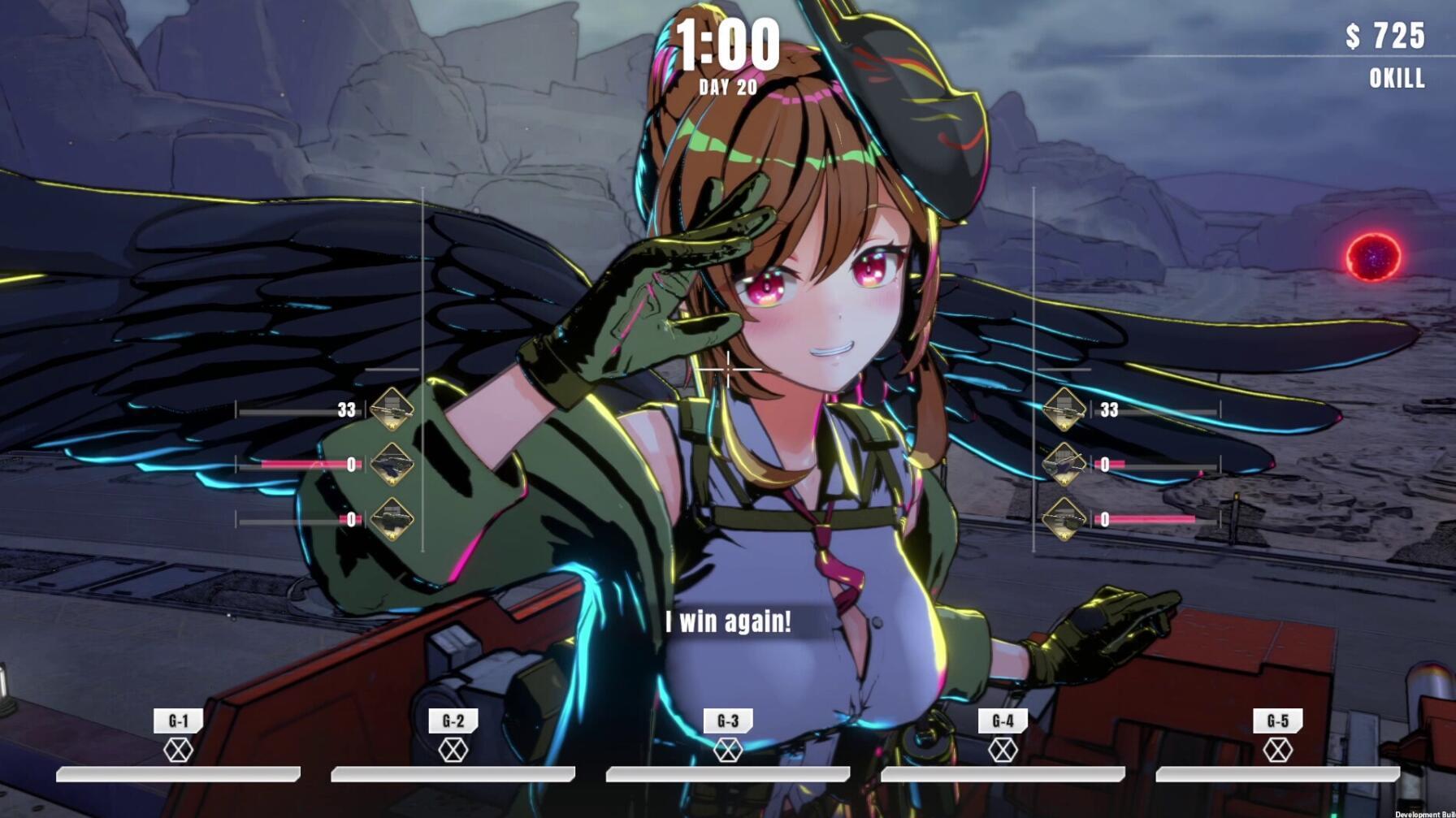Open the 0KILL counter tab

point(1395,78)
